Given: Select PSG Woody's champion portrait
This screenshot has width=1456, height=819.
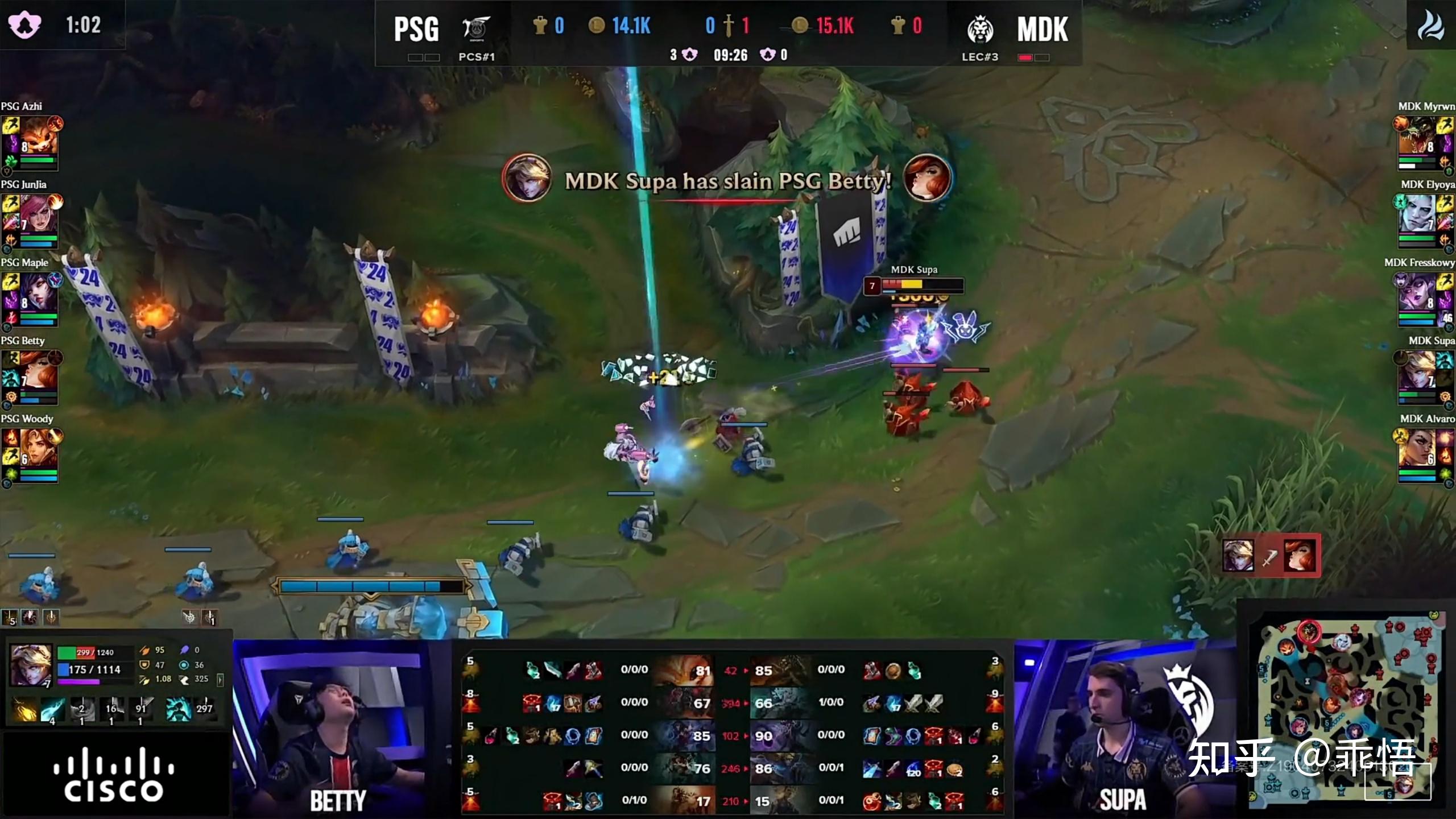Looking at the screenshot, I should 39,449.
